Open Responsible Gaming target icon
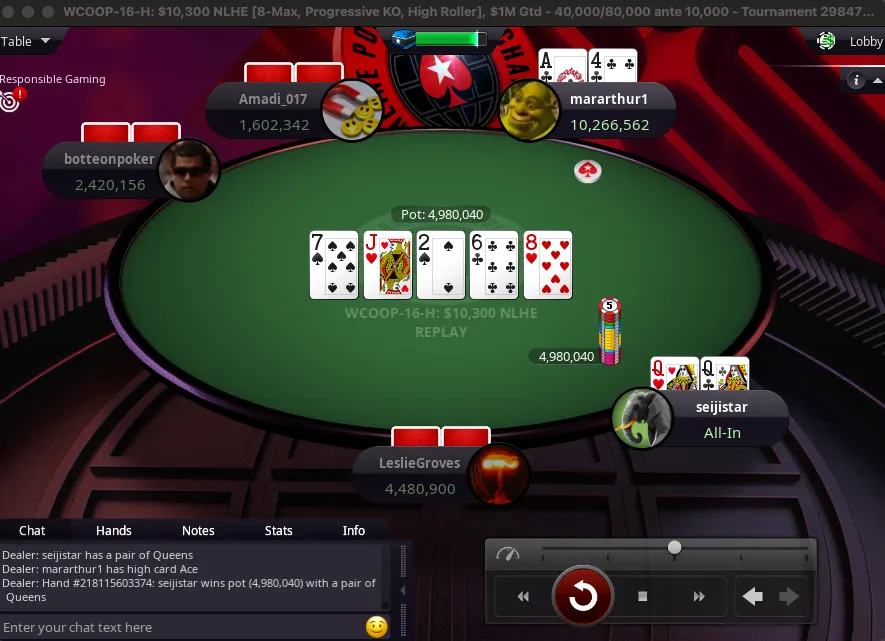This screenshot has height=641, width=885. pos(10,100)
